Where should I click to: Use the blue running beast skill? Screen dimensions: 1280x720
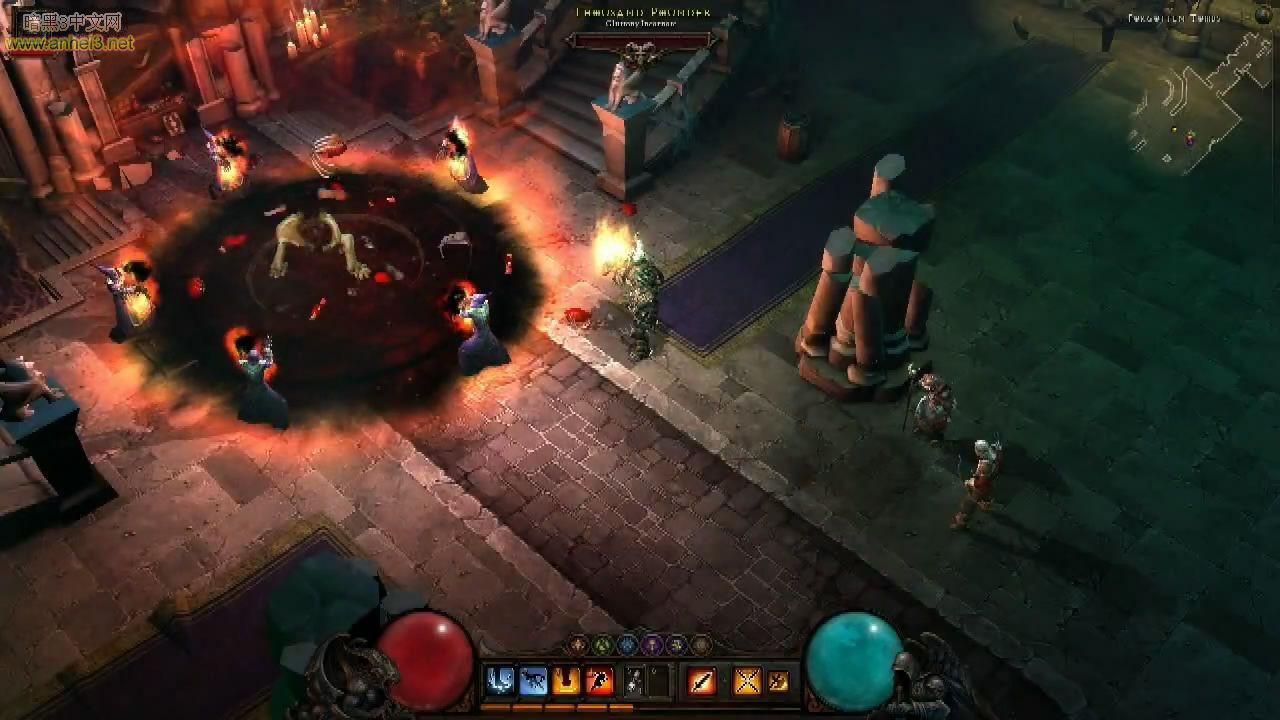pos(533,681)
